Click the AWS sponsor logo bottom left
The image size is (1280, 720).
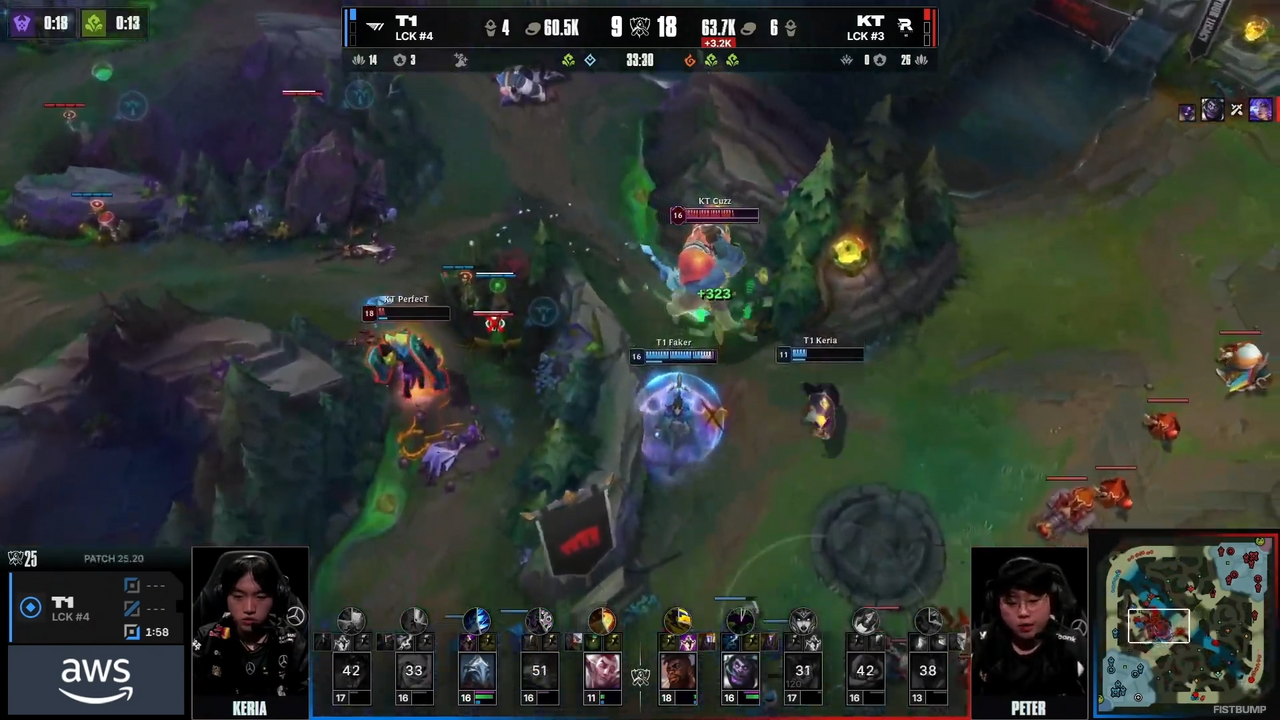(95, 677)
